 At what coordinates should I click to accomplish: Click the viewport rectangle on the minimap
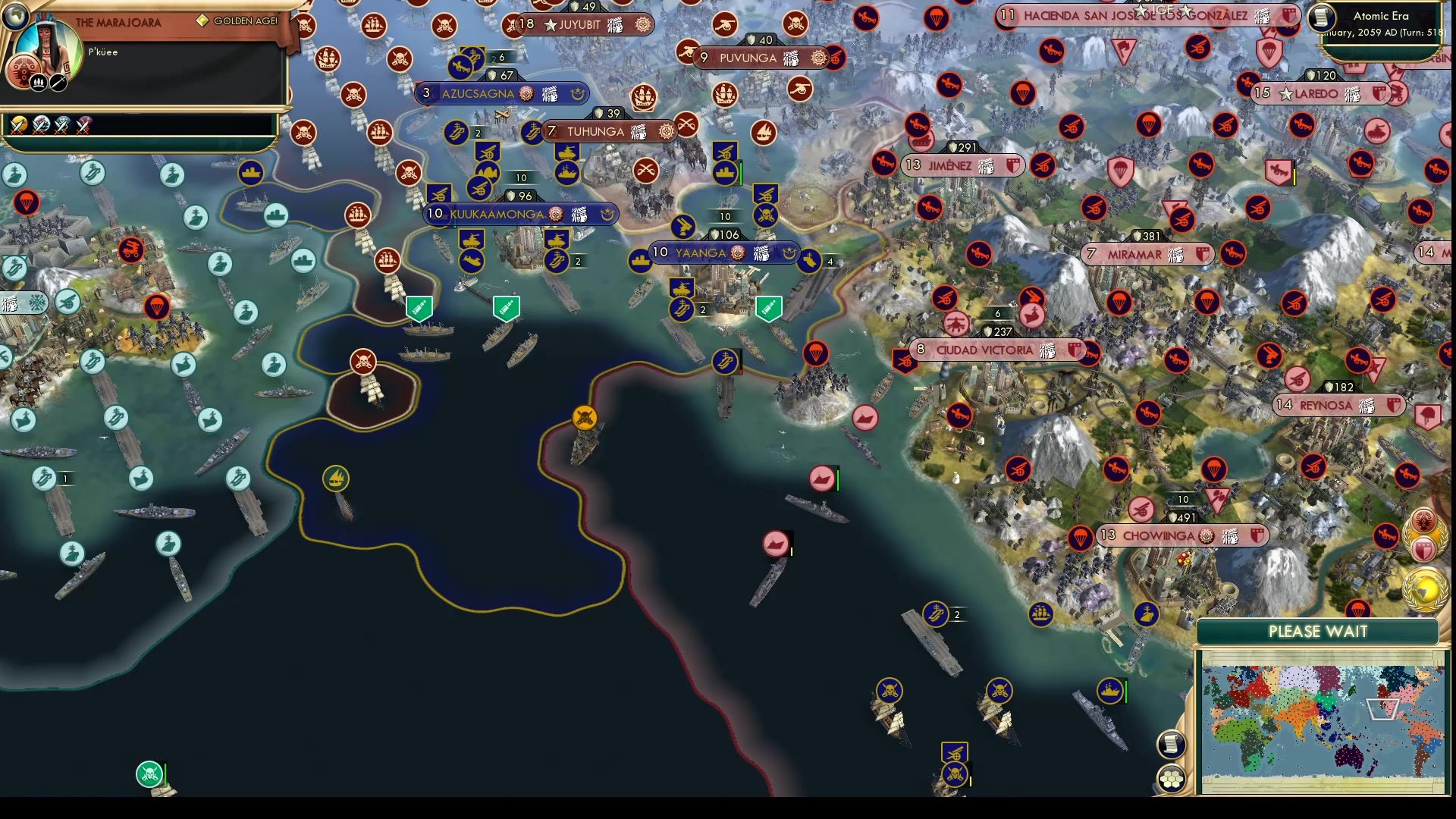pos(1382,709)
